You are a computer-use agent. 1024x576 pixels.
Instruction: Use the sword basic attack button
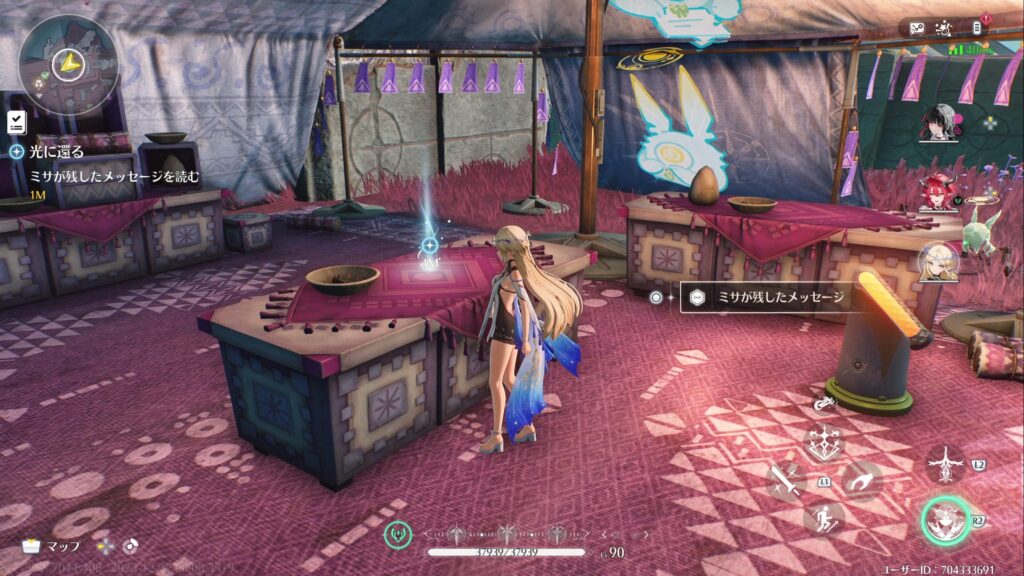pyautogui.click(x=785, y=481)
